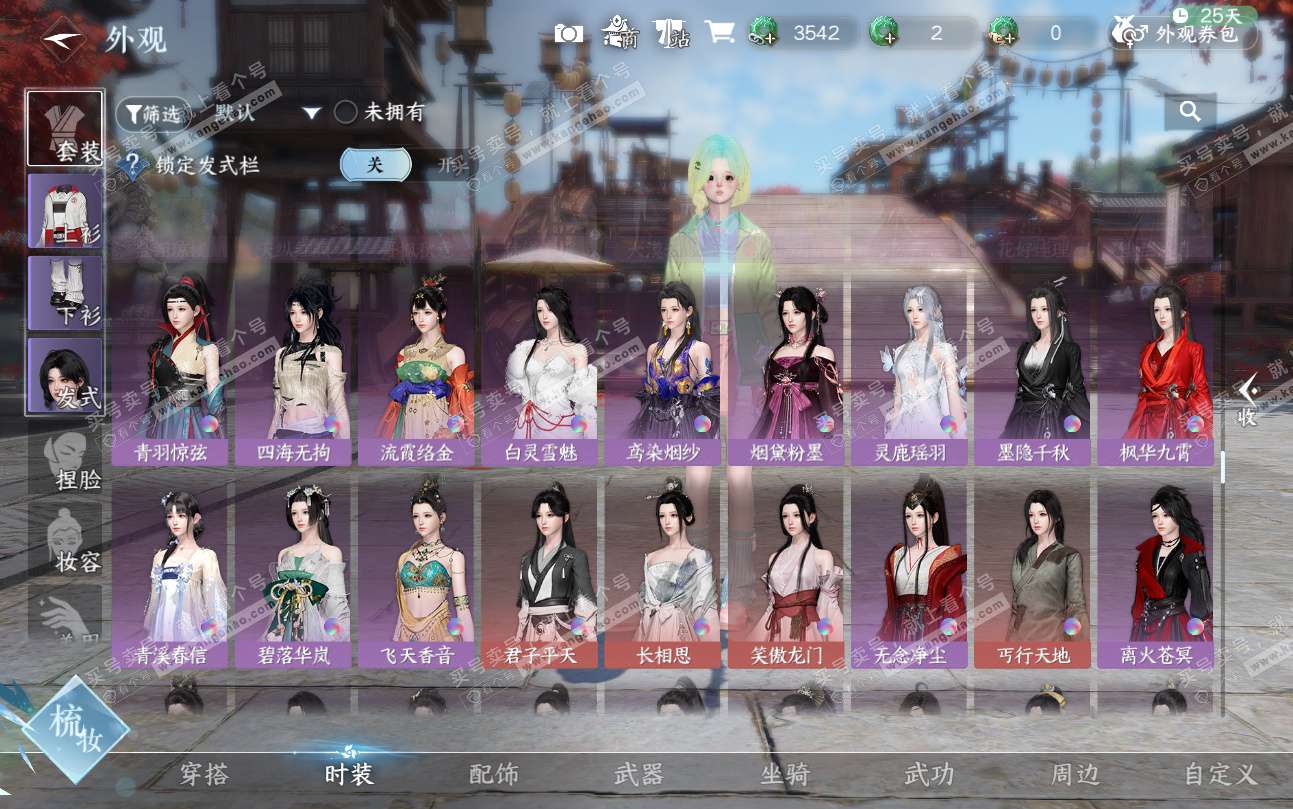This screenshot has width=1293, height=809.
Task: Open the shopping cart
Action: (x=719, y=32)
